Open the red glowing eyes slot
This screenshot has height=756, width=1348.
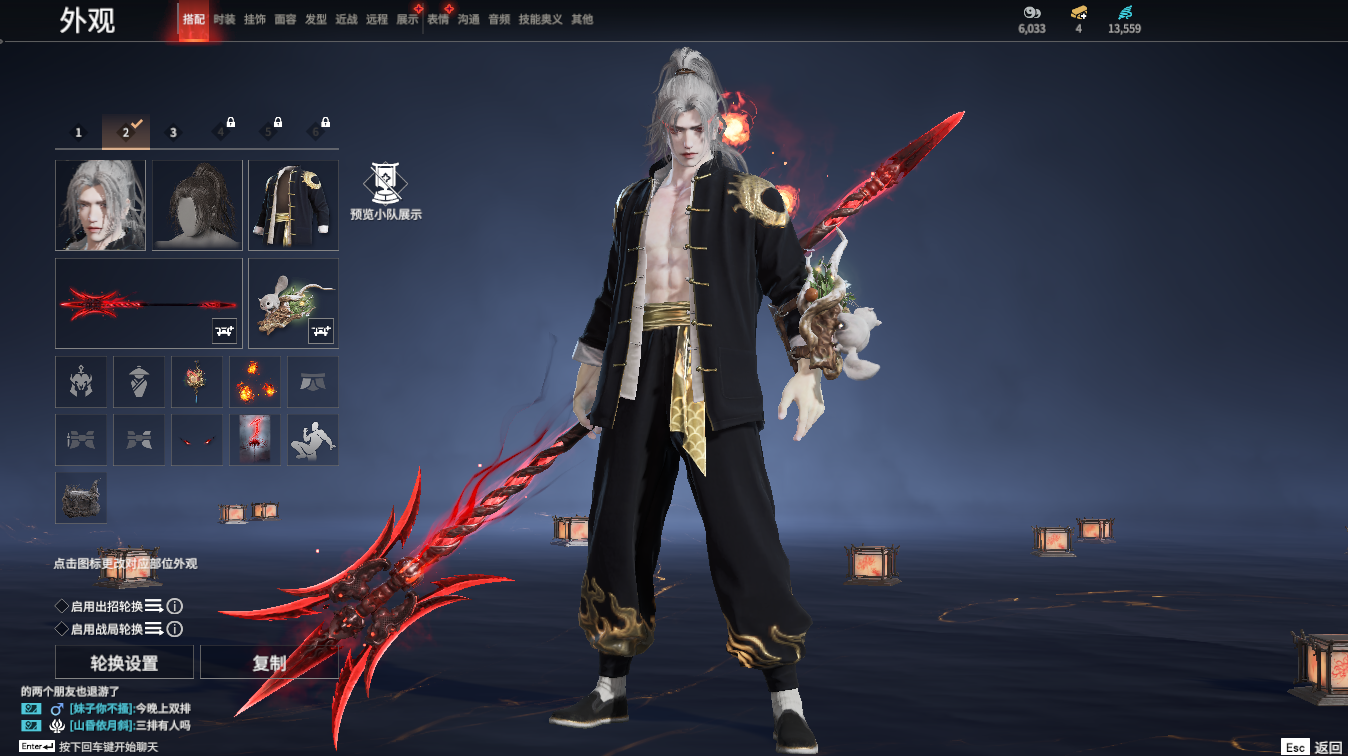point(197,440)
